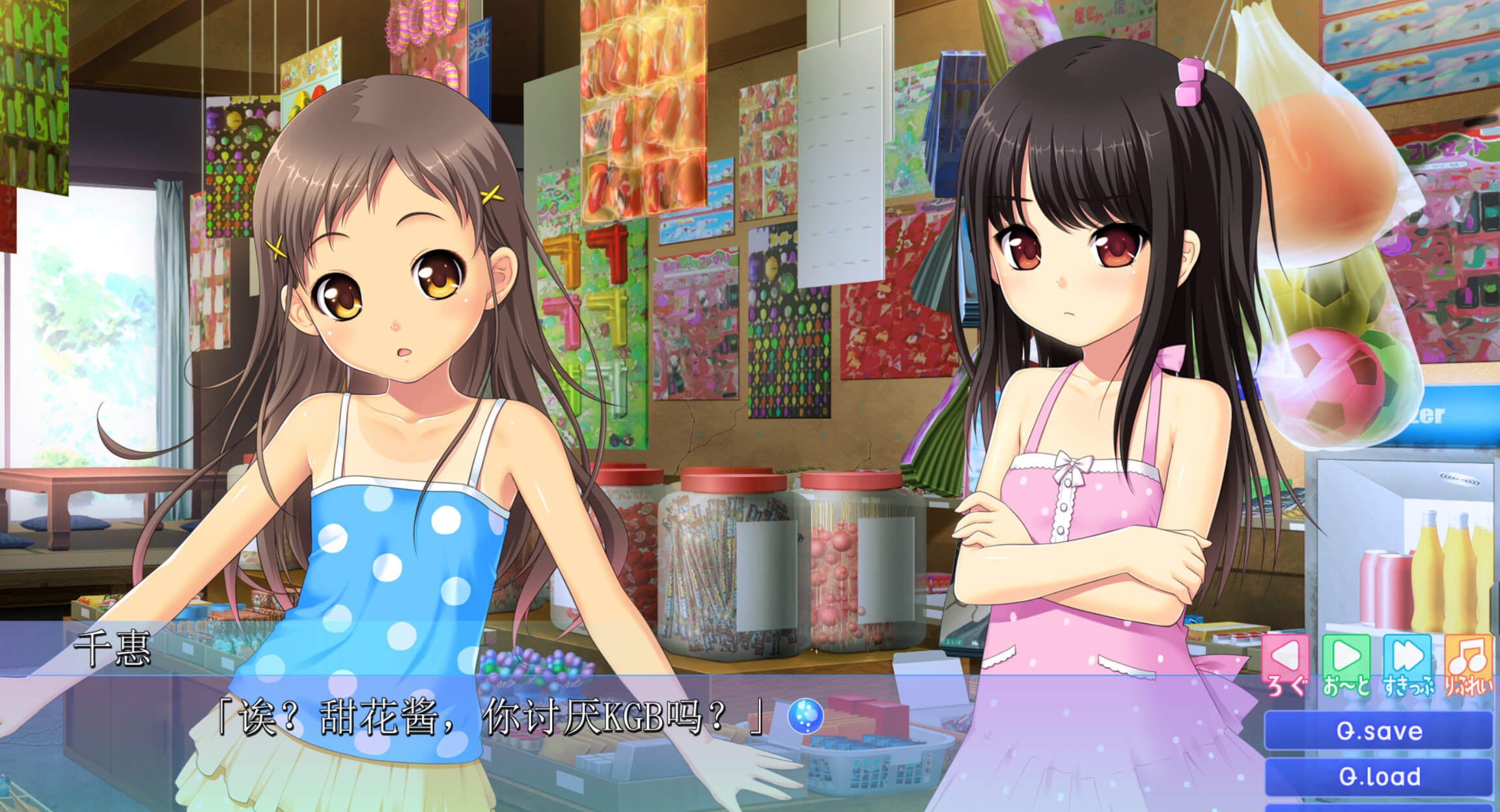Quick save with the Q.save button

[1378, 731]
